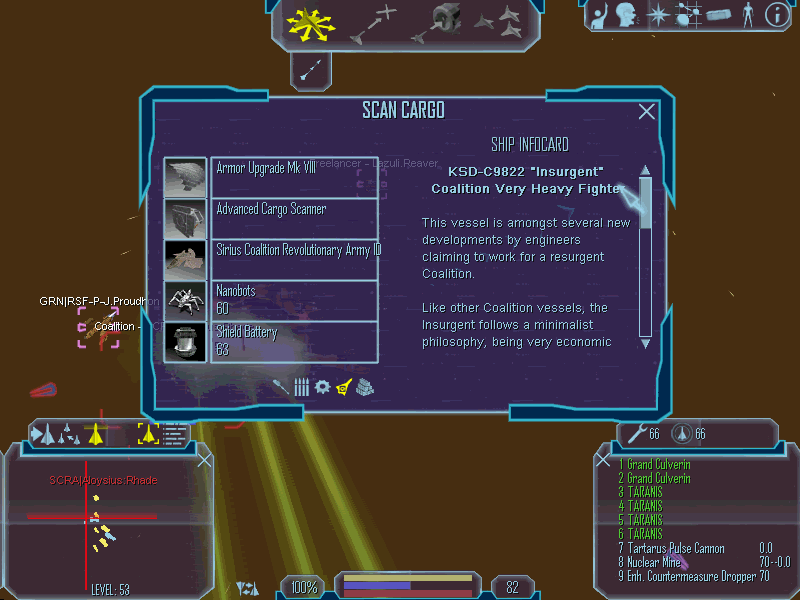The image size is (800, 600).
Task: Filter cargo by the gear equipment icon
Action: tap(322, 387)
